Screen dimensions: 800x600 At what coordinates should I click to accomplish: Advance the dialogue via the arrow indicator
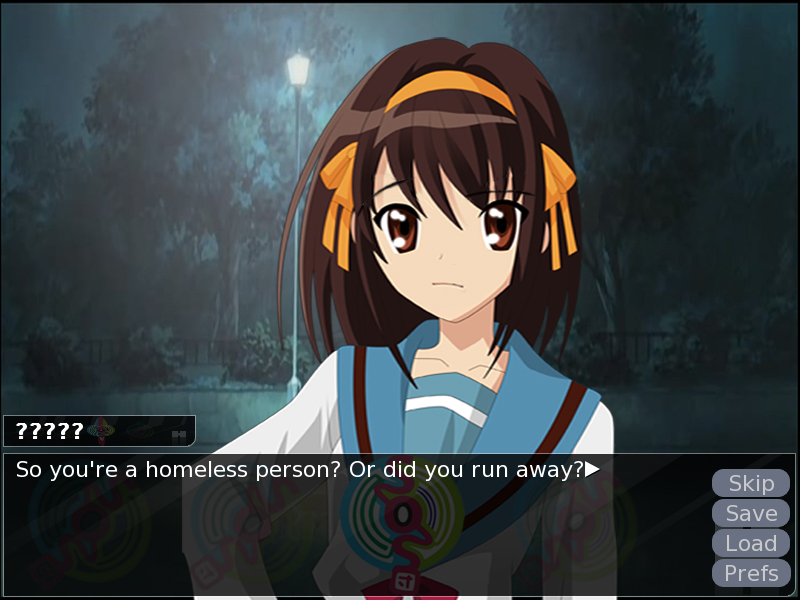pos(592,468)
